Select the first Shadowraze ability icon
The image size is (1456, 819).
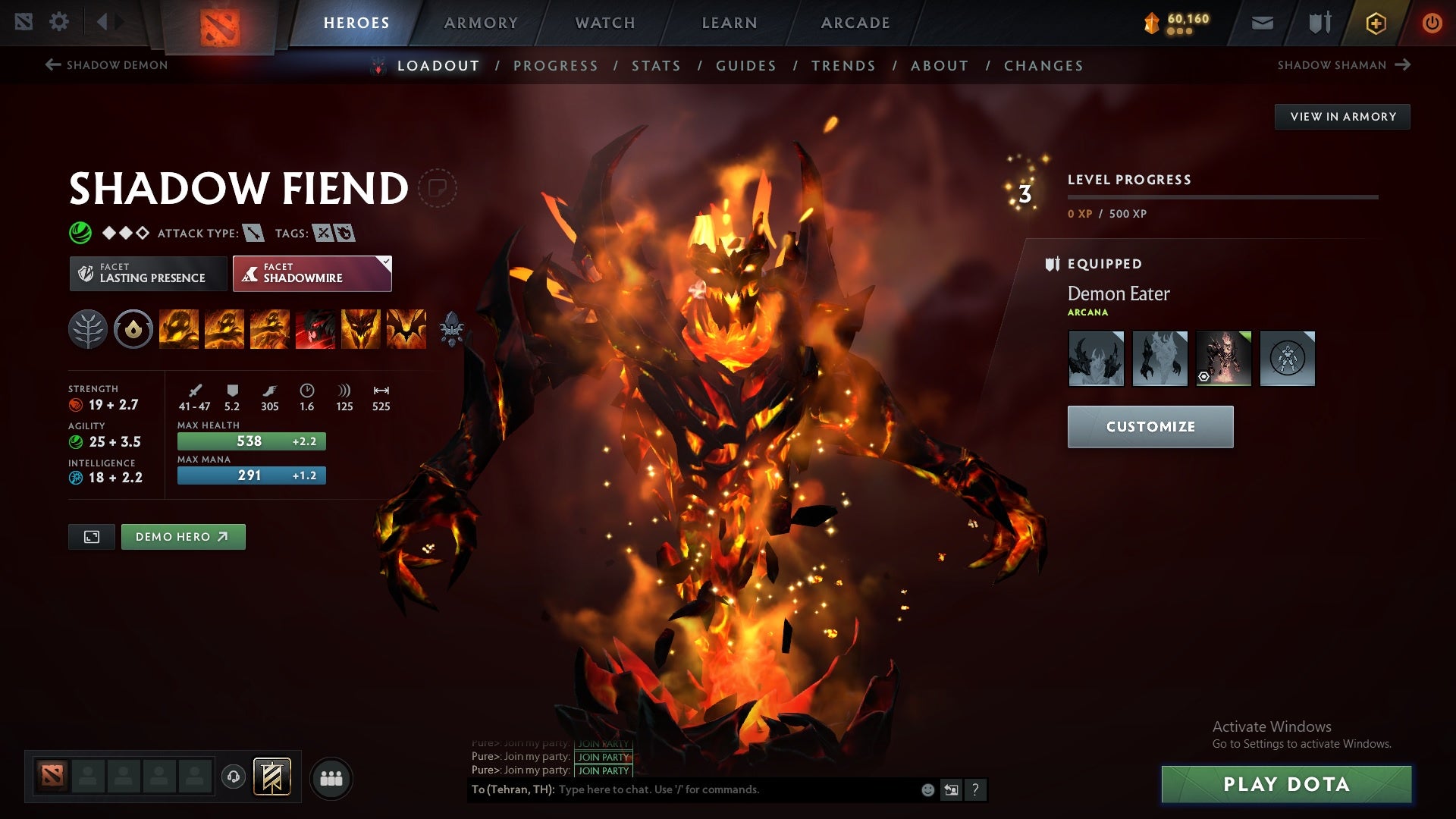tap(178, 330)
